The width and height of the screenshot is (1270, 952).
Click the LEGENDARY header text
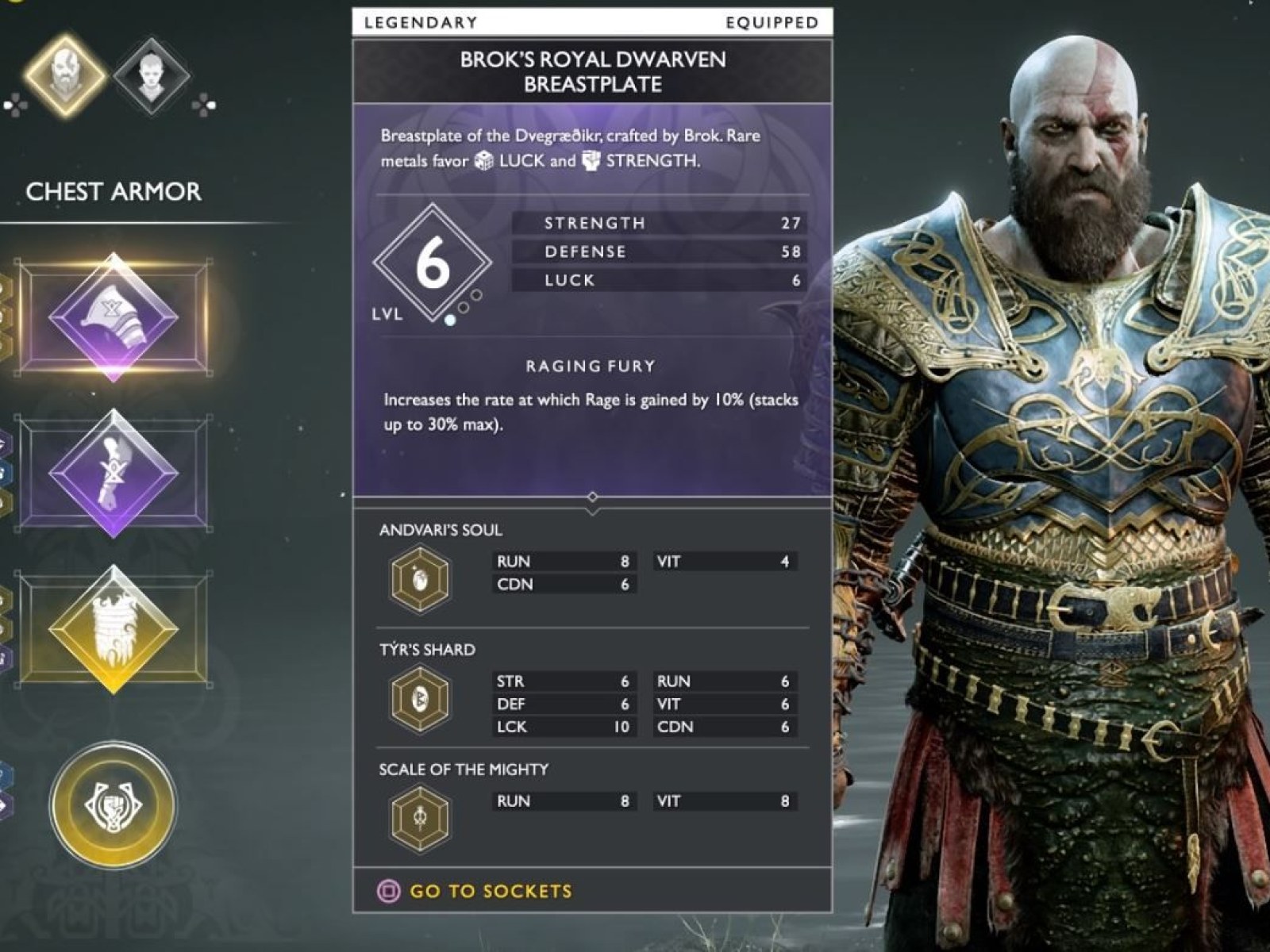click(x=421, y=22)
